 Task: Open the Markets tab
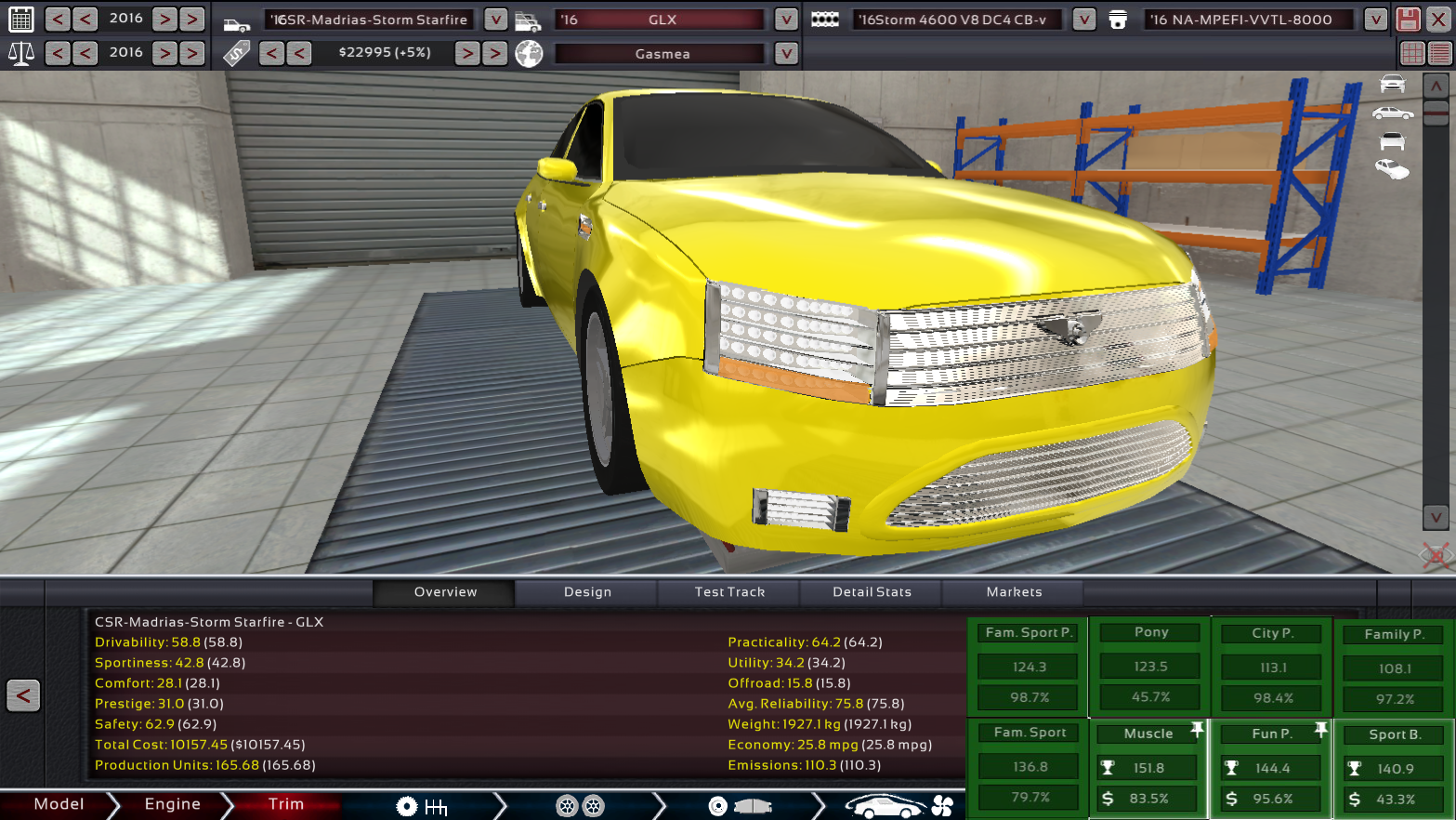pos(1014,592)
